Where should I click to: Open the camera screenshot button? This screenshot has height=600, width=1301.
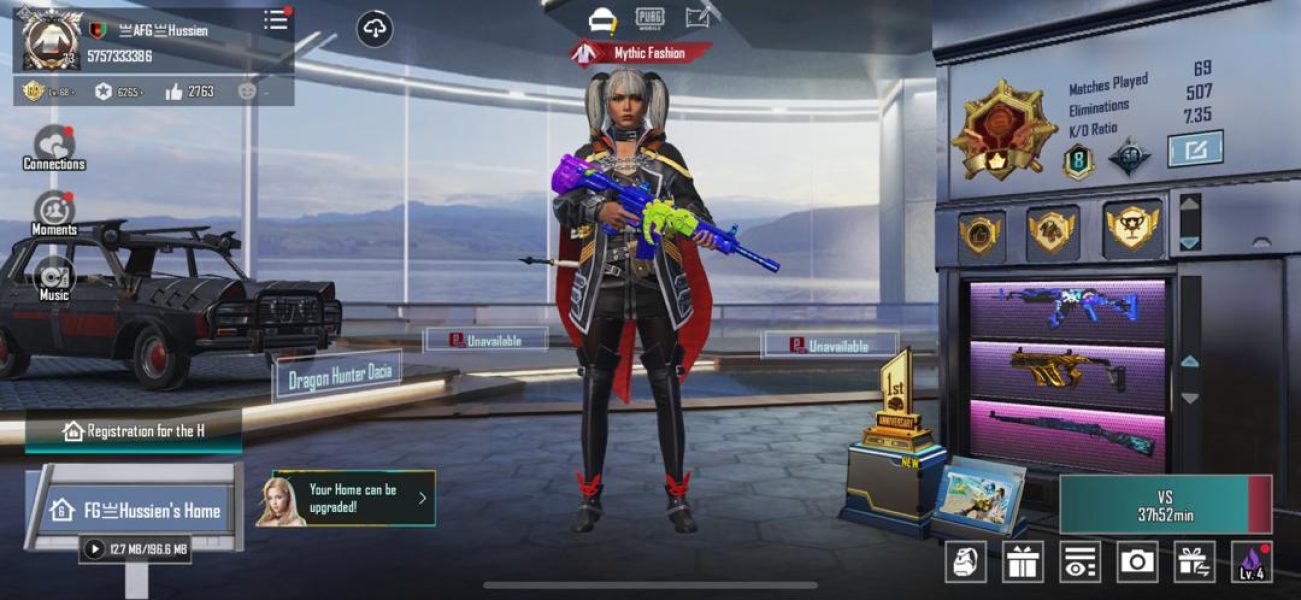tap(1137, 562)
